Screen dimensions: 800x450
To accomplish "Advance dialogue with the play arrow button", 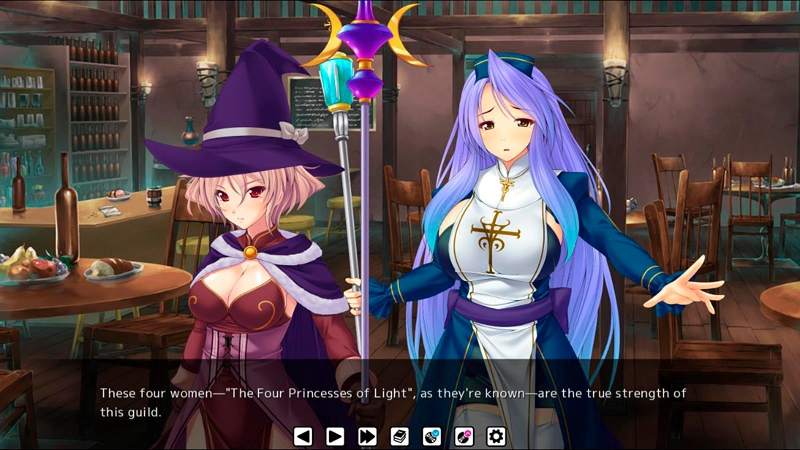I will coord(335,436).
